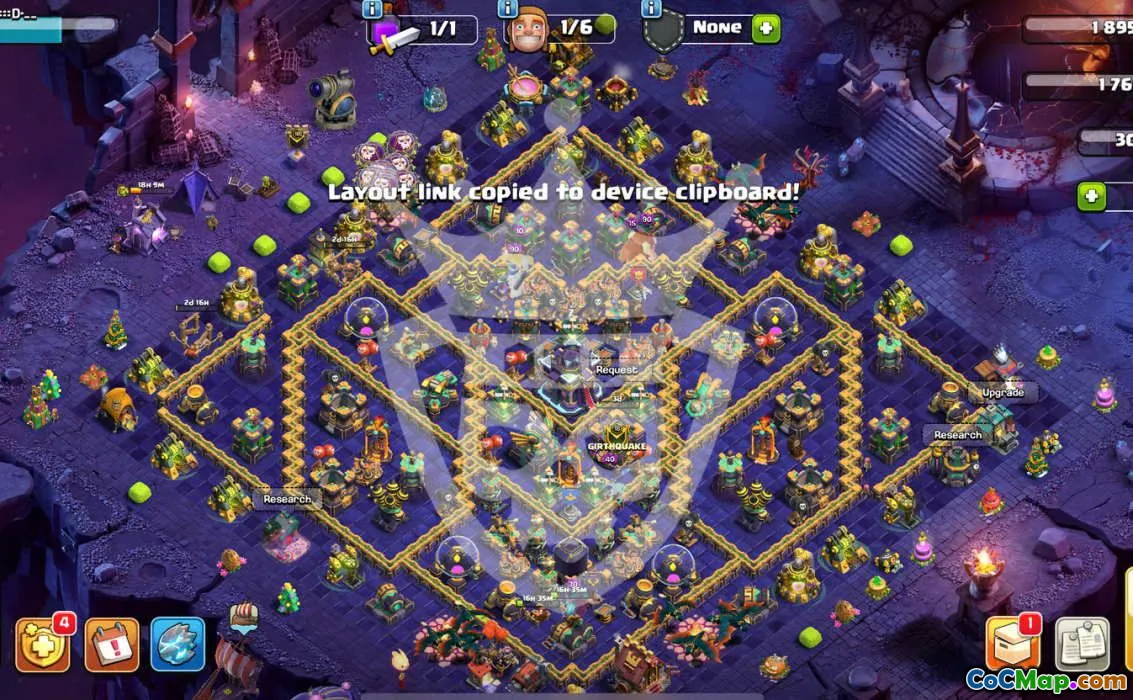Click the info button above the shield
The width and height of the screenshot is (1133, 700).
(x=652, y=10)
